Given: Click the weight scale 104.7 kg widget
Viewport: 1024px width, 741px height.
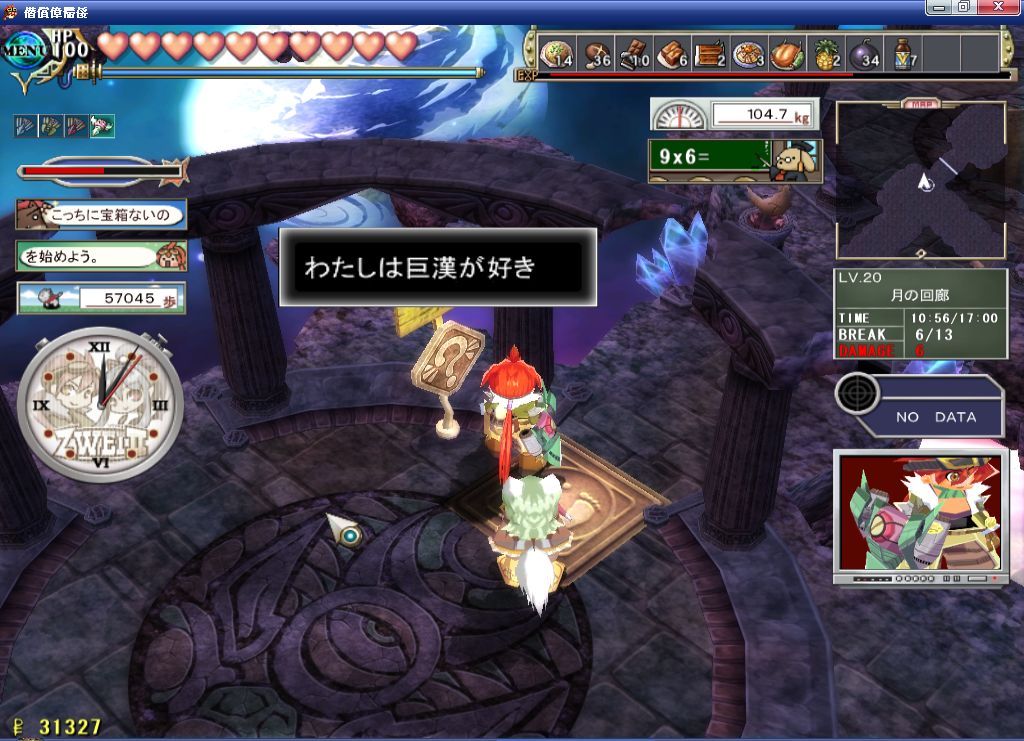Looking at the screenshot, I should [733, 115].
